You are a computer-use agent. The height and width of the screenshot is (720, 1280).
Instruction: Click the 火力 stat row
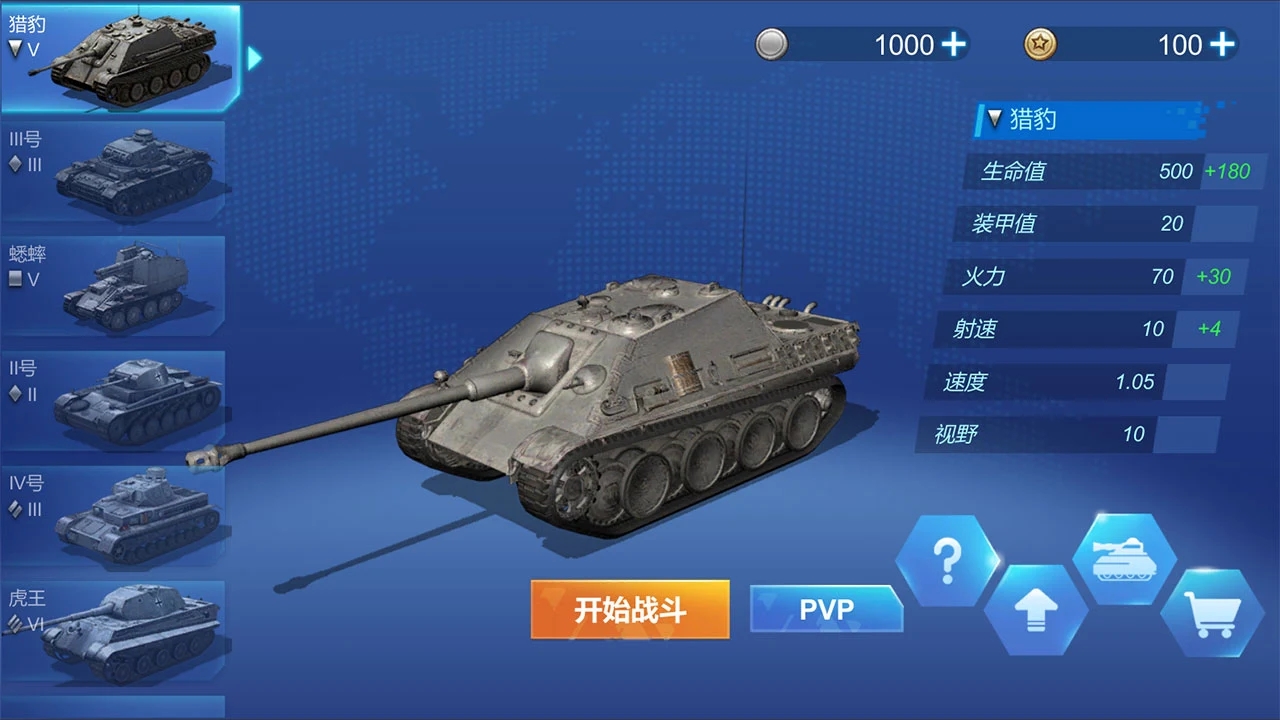click(1060, 277)
